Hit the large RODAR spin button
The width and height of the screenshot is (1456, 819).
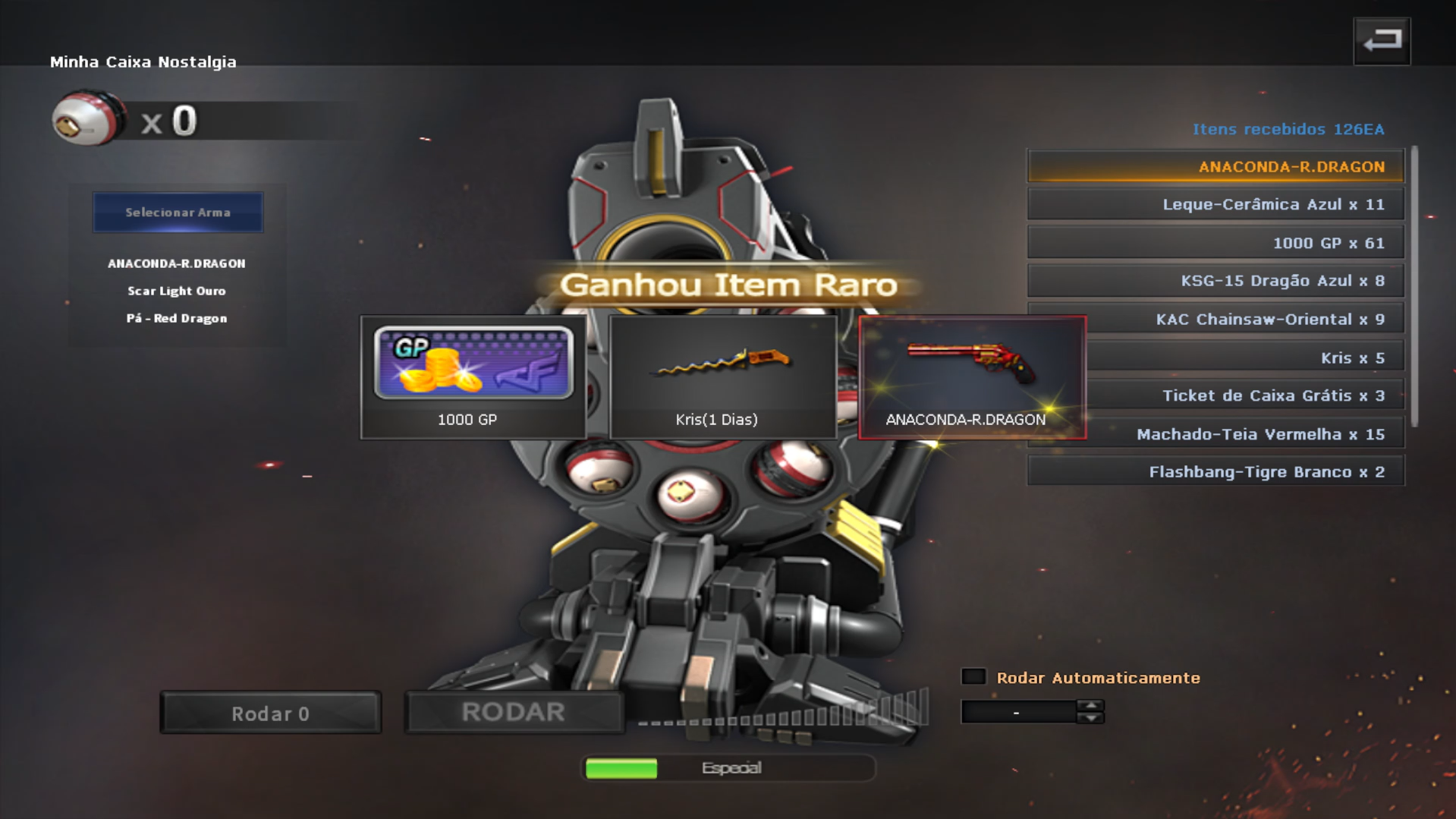click(x=514, y=712)
